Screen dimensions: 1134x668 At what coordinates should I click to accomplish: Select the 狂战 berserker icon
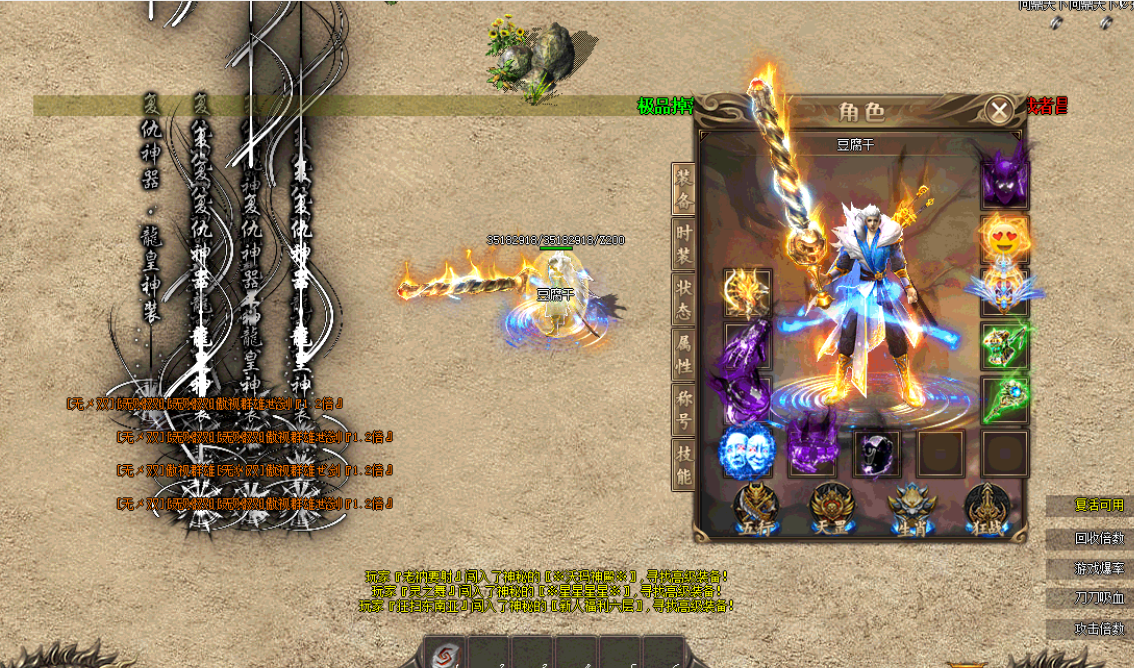[x=985, y=510]
